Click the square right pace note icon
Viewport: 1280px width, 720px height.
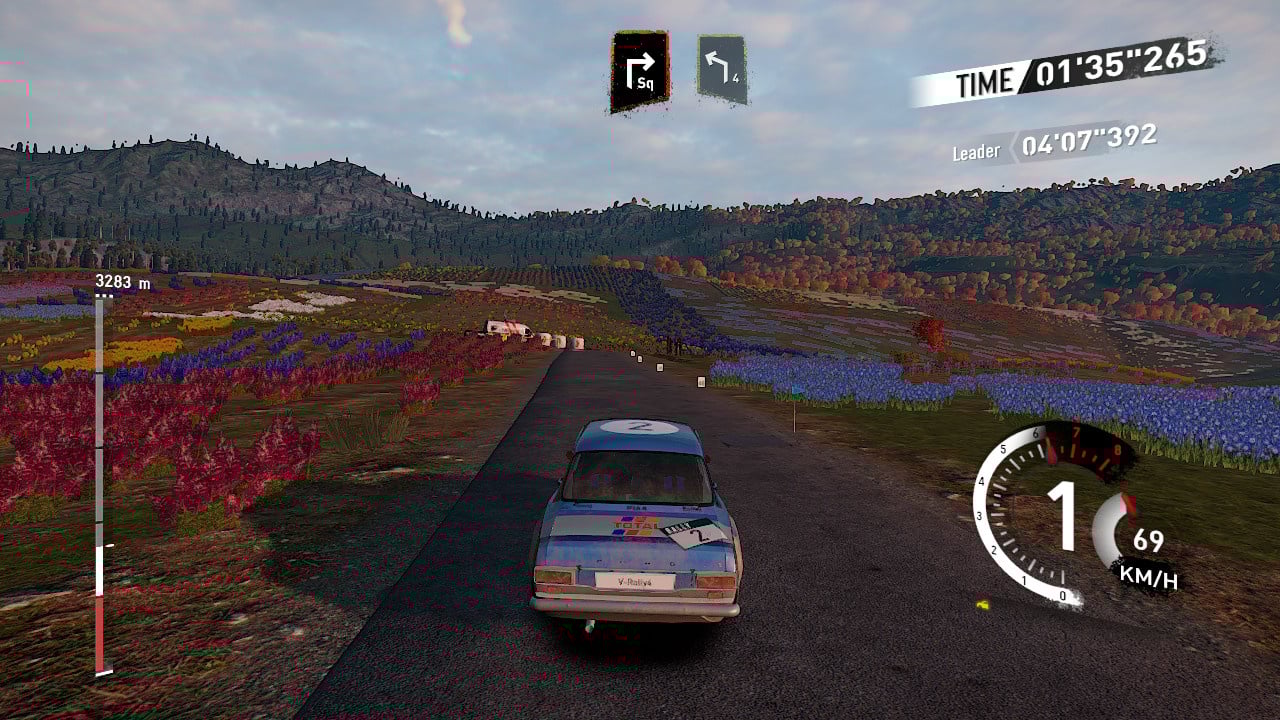click(639, 70)
